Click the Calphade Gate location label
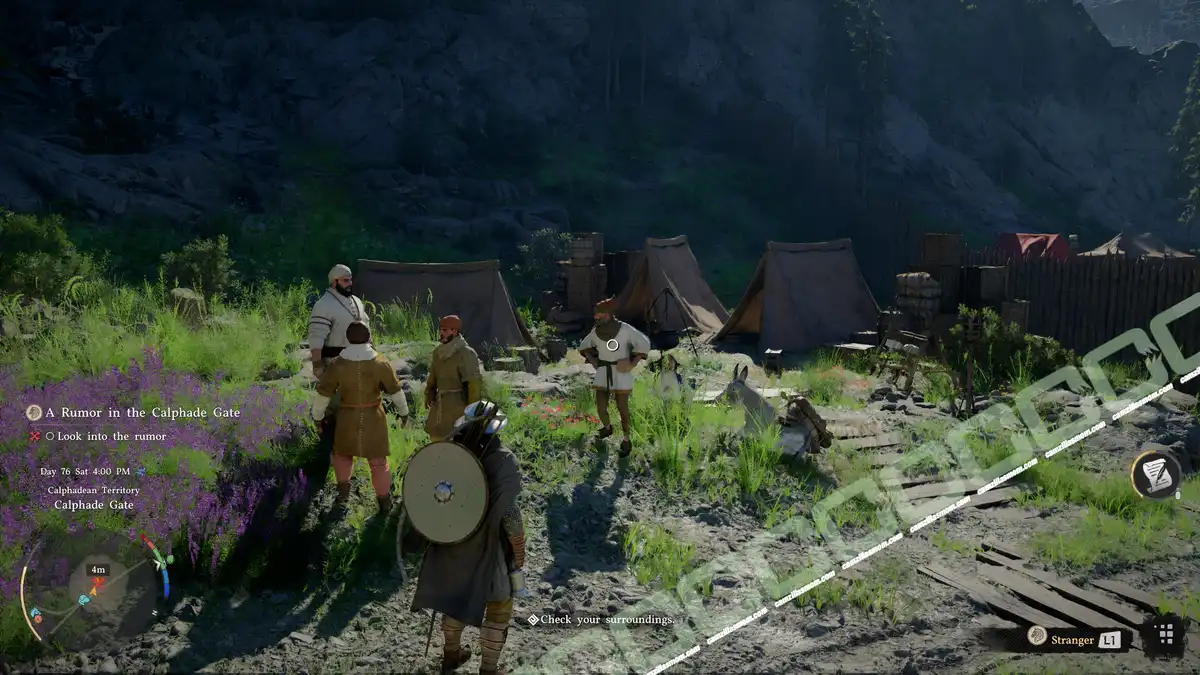 94,505
